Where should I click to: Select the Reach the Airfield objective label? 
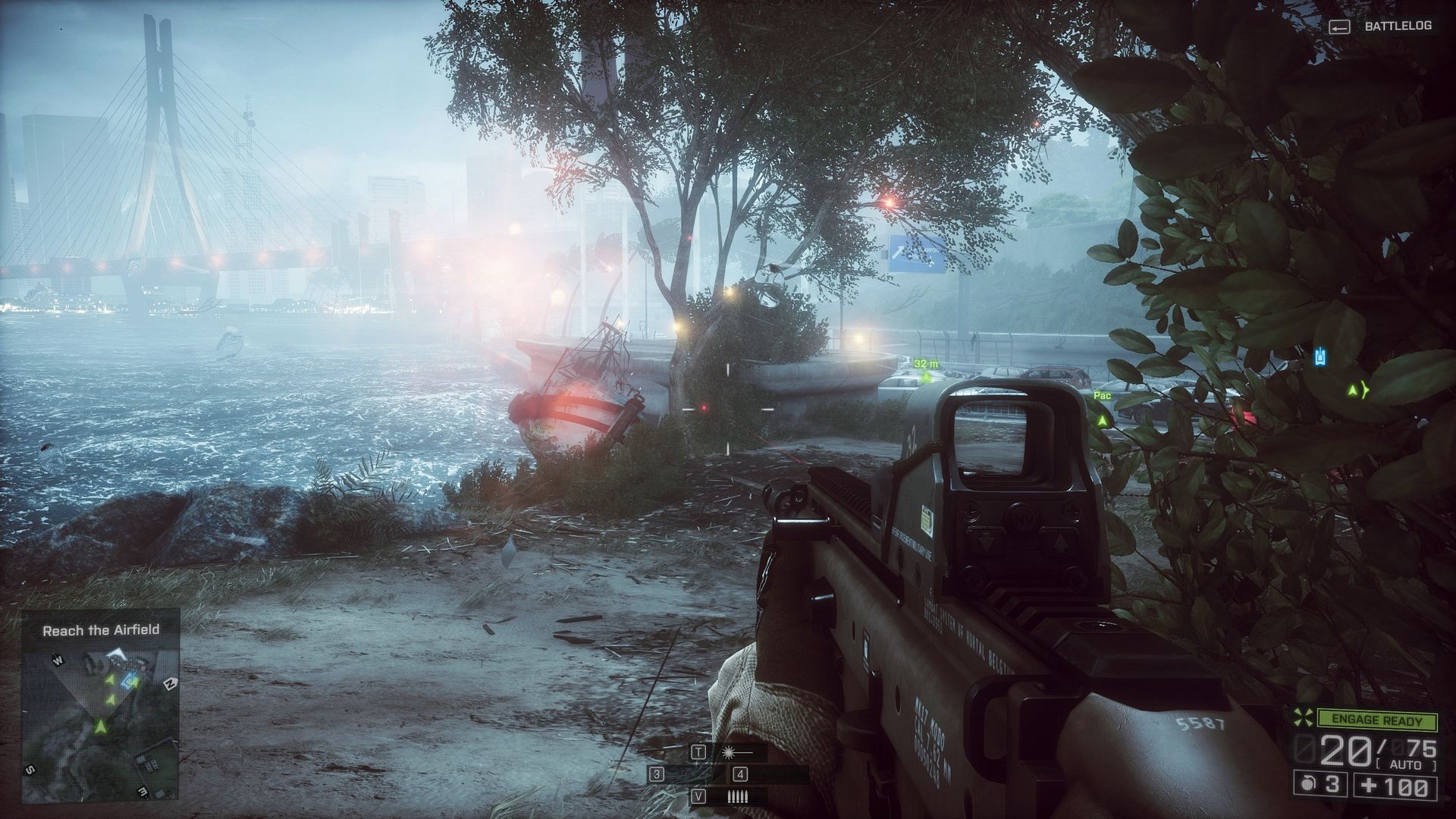pos(101,630)
